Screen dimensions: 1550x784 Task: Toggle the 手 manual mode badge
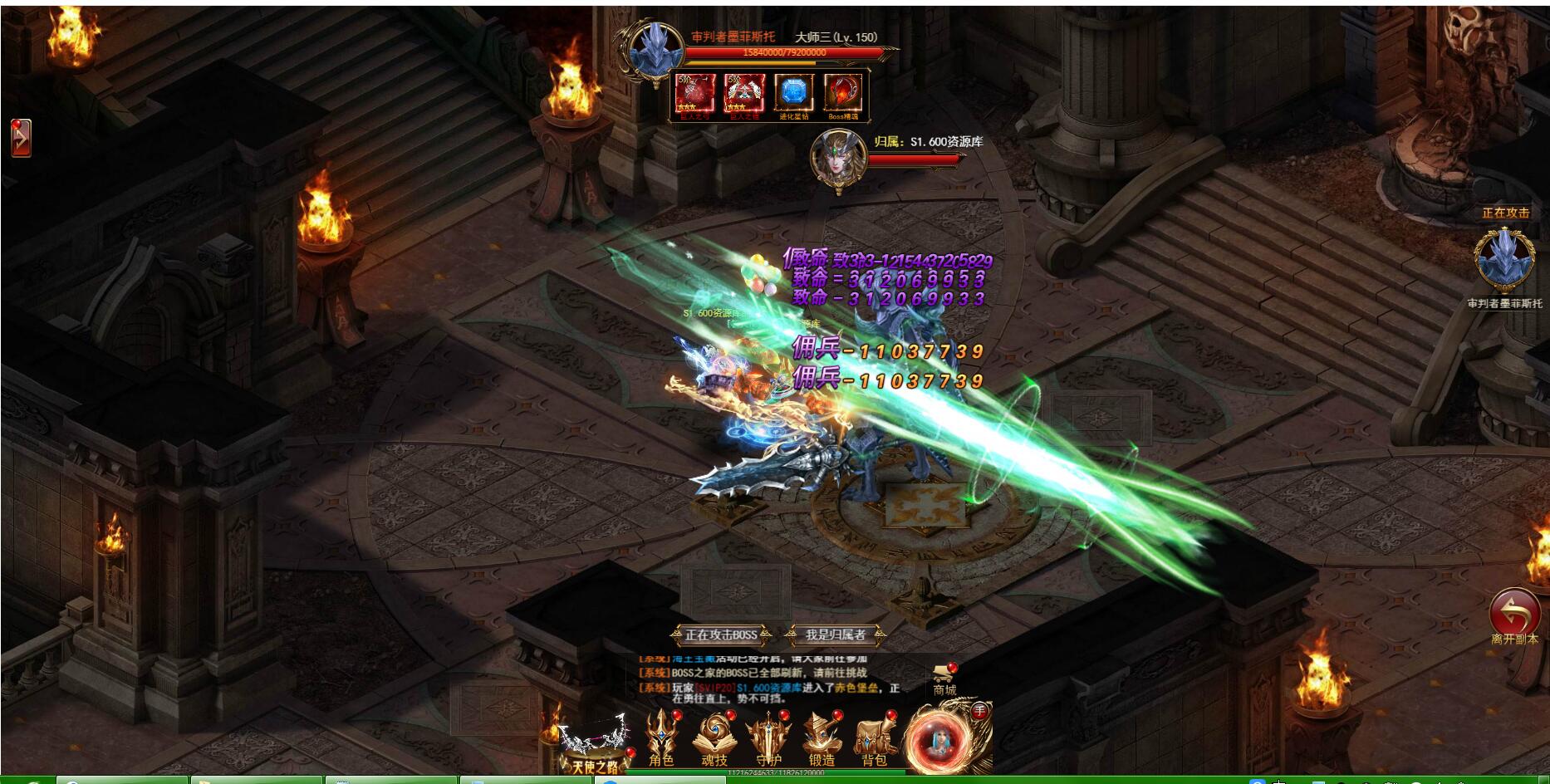[979, 711]
